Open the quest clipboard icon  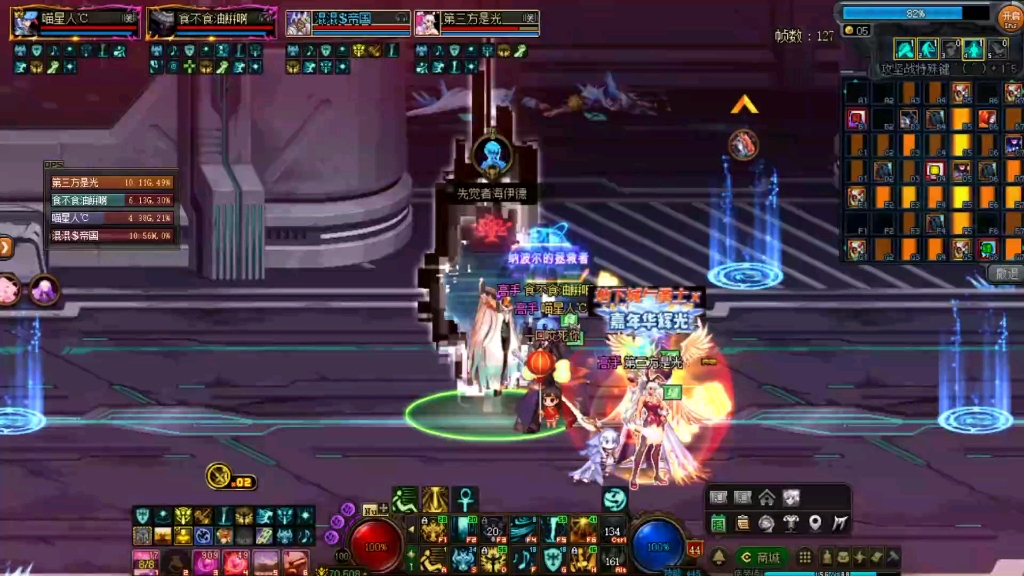coord(742,522)
